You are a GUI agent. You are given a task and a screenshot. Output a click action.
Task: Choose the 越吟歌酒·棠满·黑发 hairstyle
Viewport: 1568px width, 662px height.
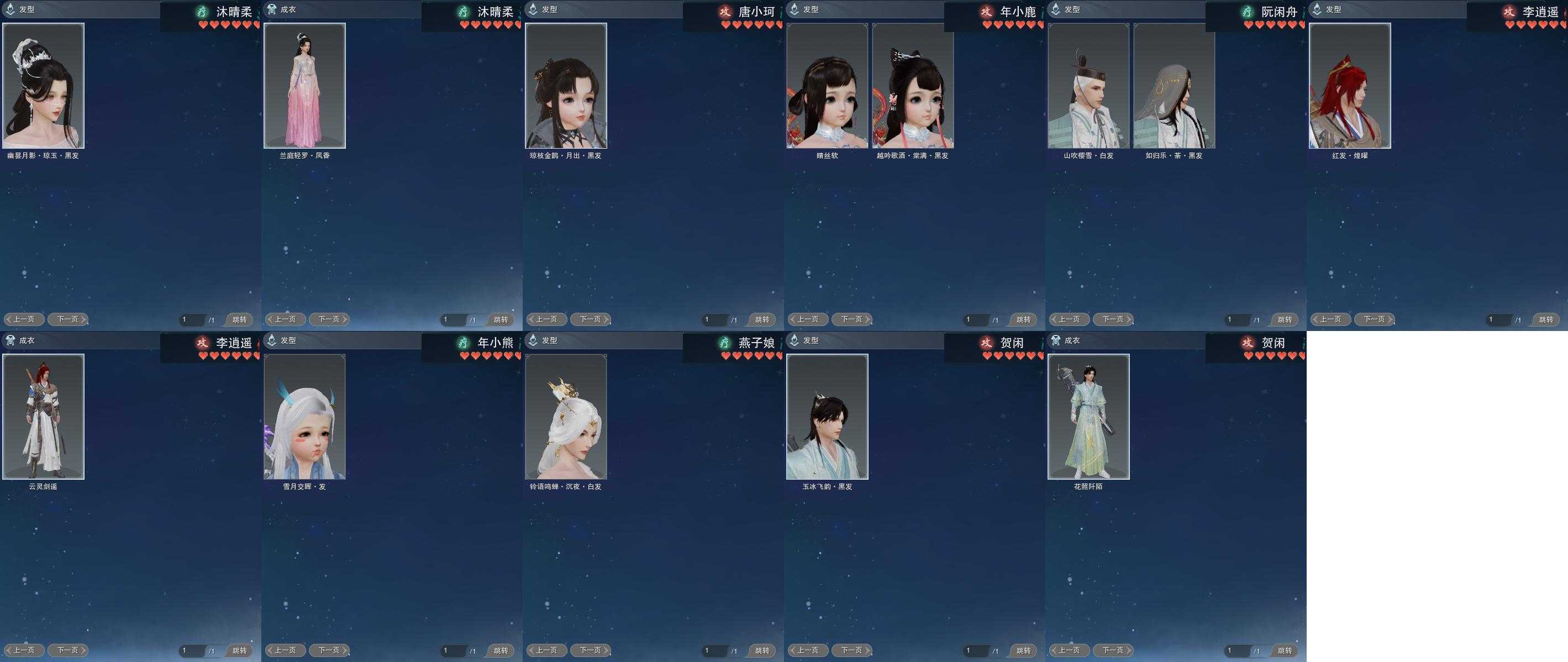click(x=912, y=86)
